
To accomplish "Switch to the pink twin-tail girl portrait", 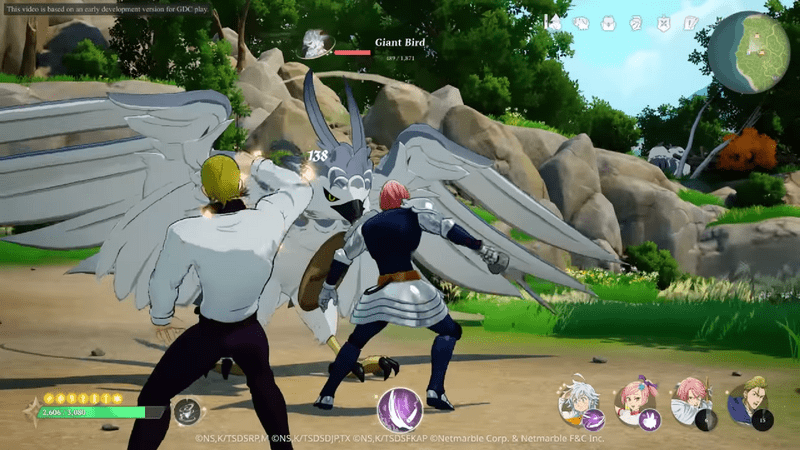I will 634,402.
